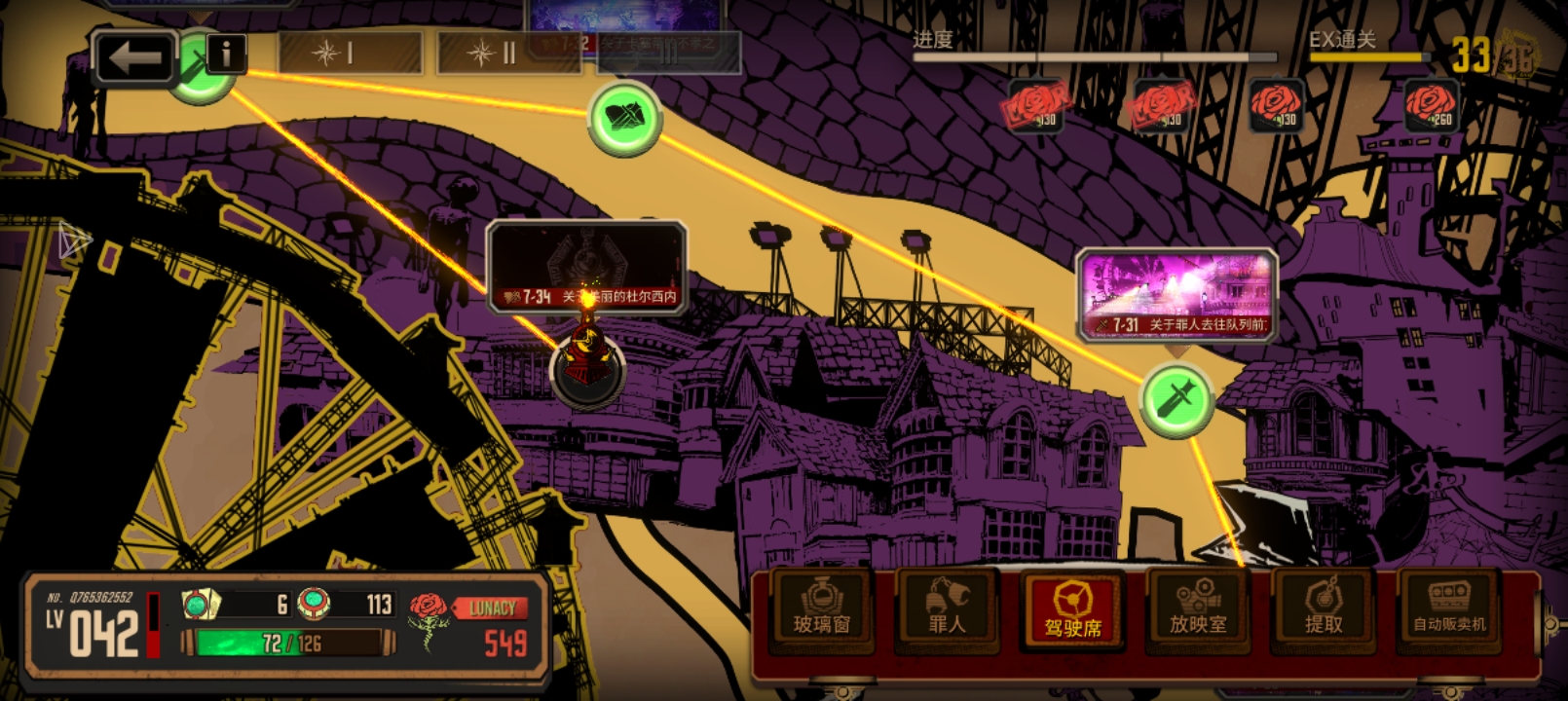Open the 罪人 menu

[x=947, y=609]
